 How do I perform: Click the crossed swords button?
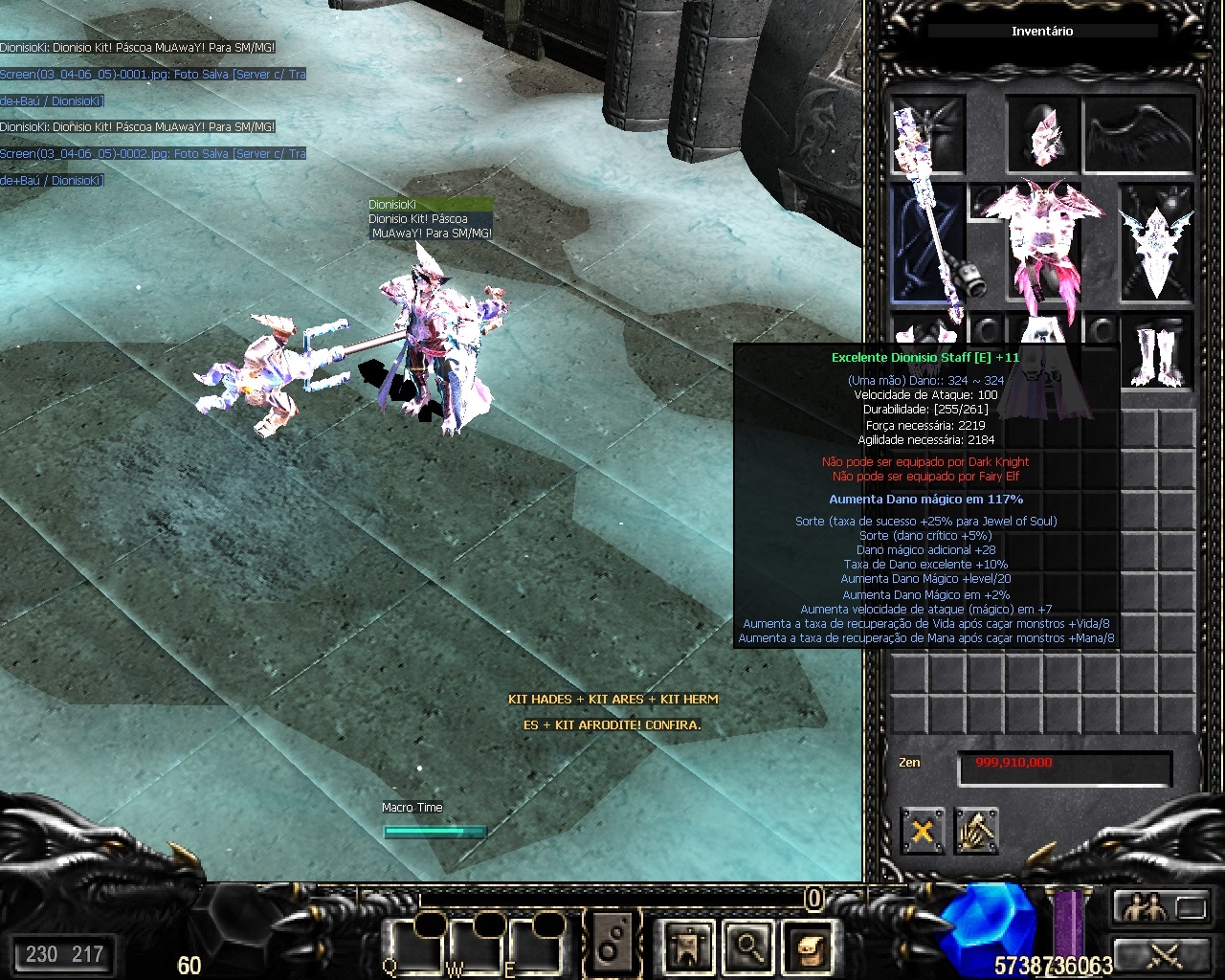pyautogui.click(x=1165, y=954)
